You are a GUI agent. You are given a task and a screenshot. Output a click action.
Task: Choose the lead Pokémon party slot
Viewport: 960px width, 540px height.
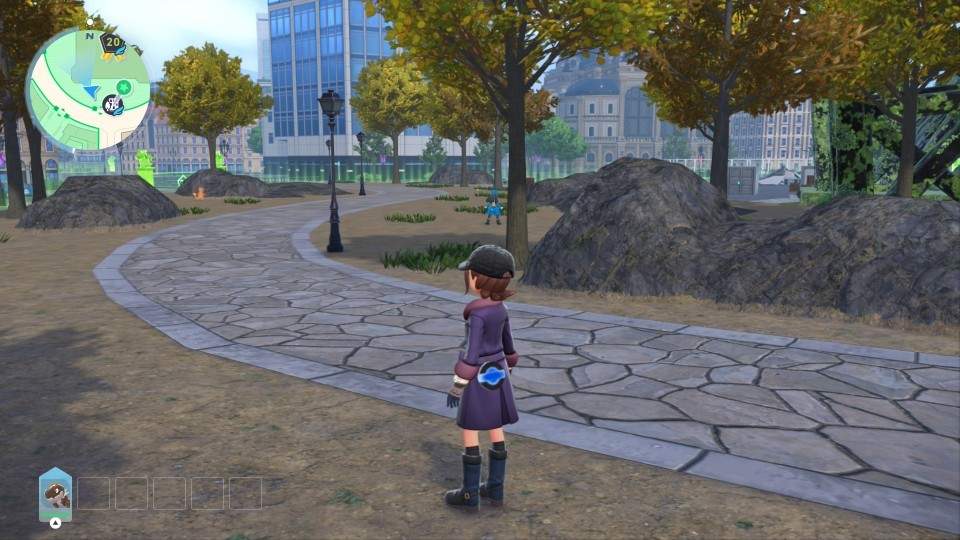(x=56, y=495)
